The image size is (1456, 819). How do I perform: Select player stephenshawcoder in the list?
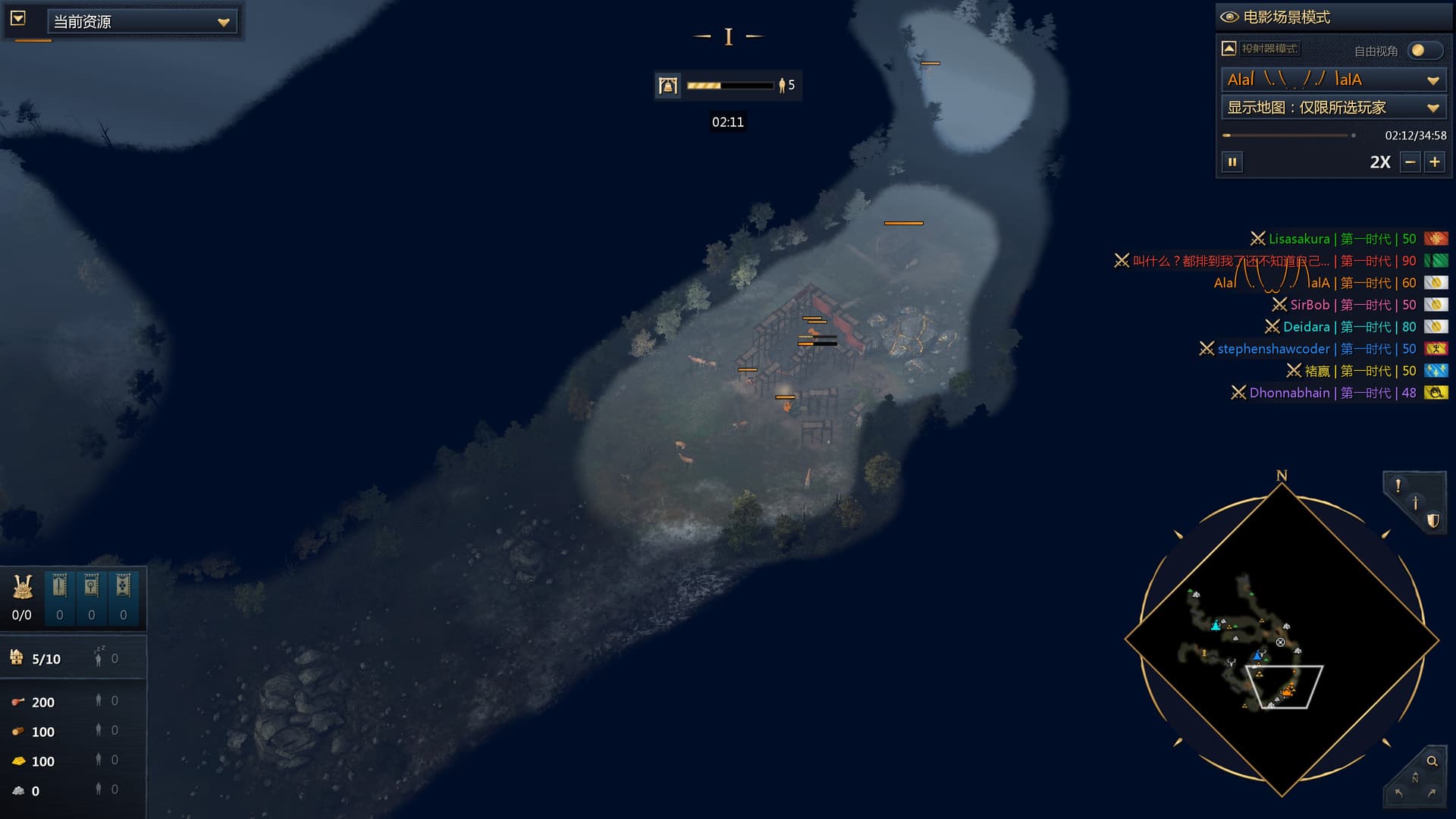click(1273, 349)
